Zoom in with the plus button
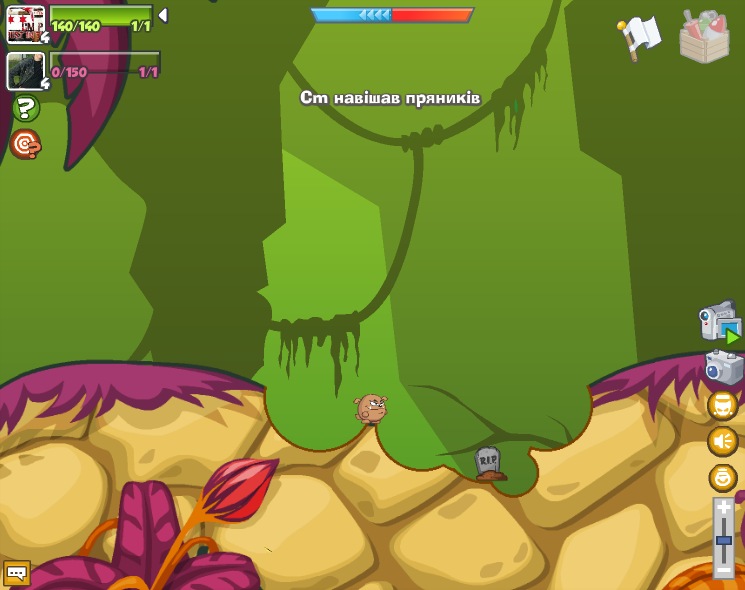Image resolution: width=745 pixels, height=590 pixels. tap(724, 508)
